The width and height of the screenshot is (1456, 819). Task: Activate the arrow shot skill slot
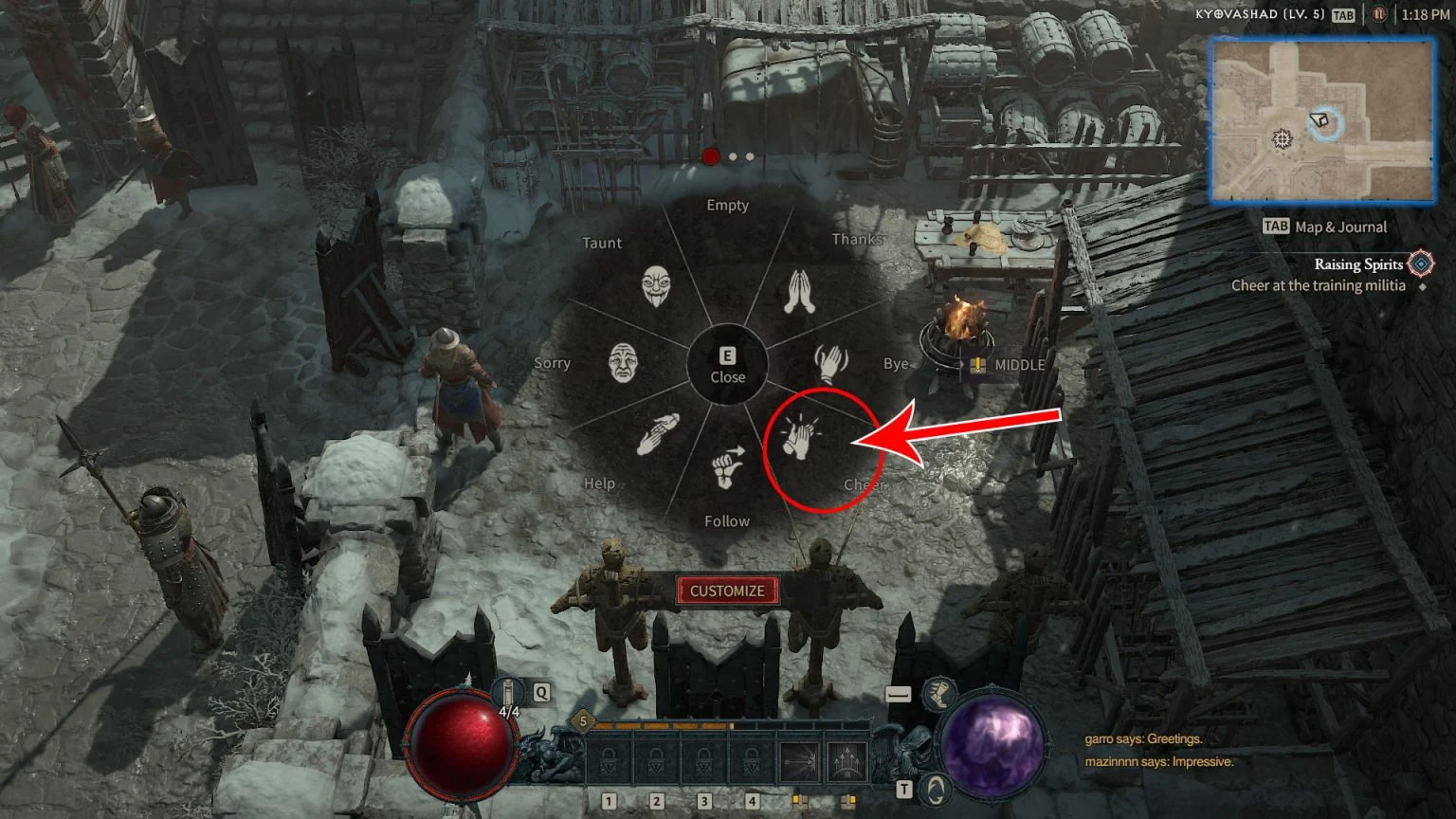tap(799, 761)
